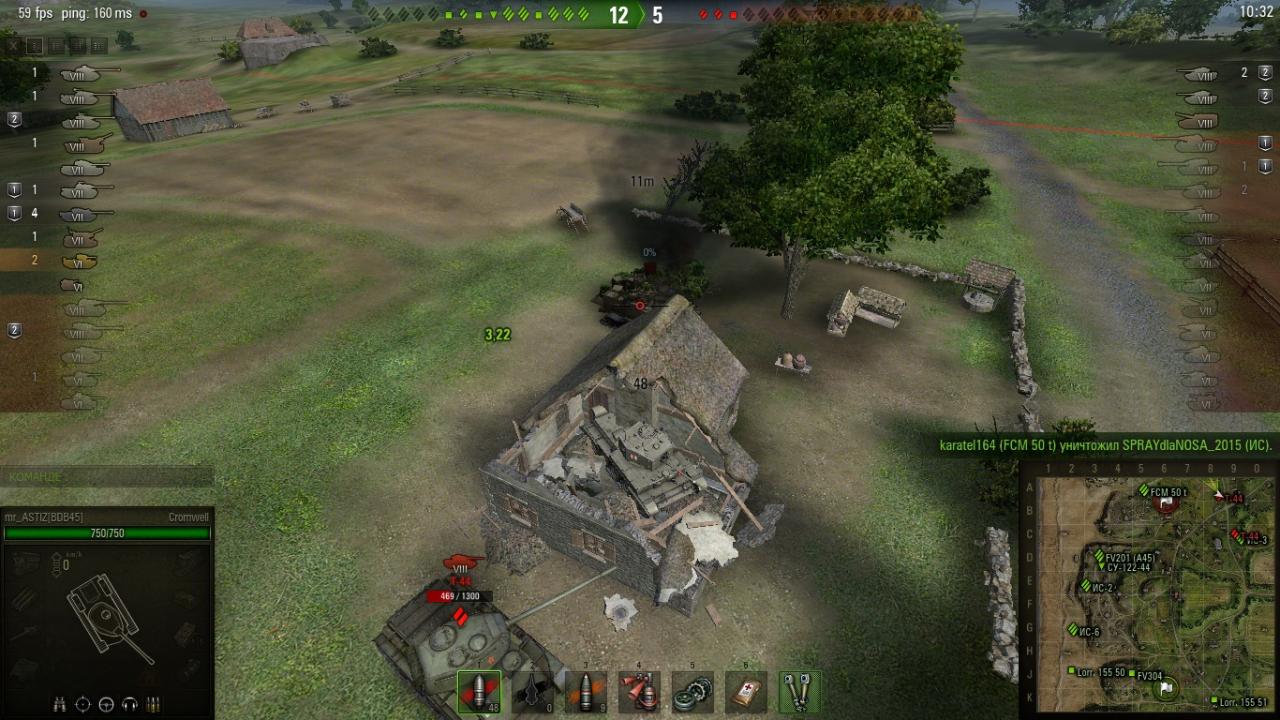Hide the team panel with the X button

pos(13,45)
